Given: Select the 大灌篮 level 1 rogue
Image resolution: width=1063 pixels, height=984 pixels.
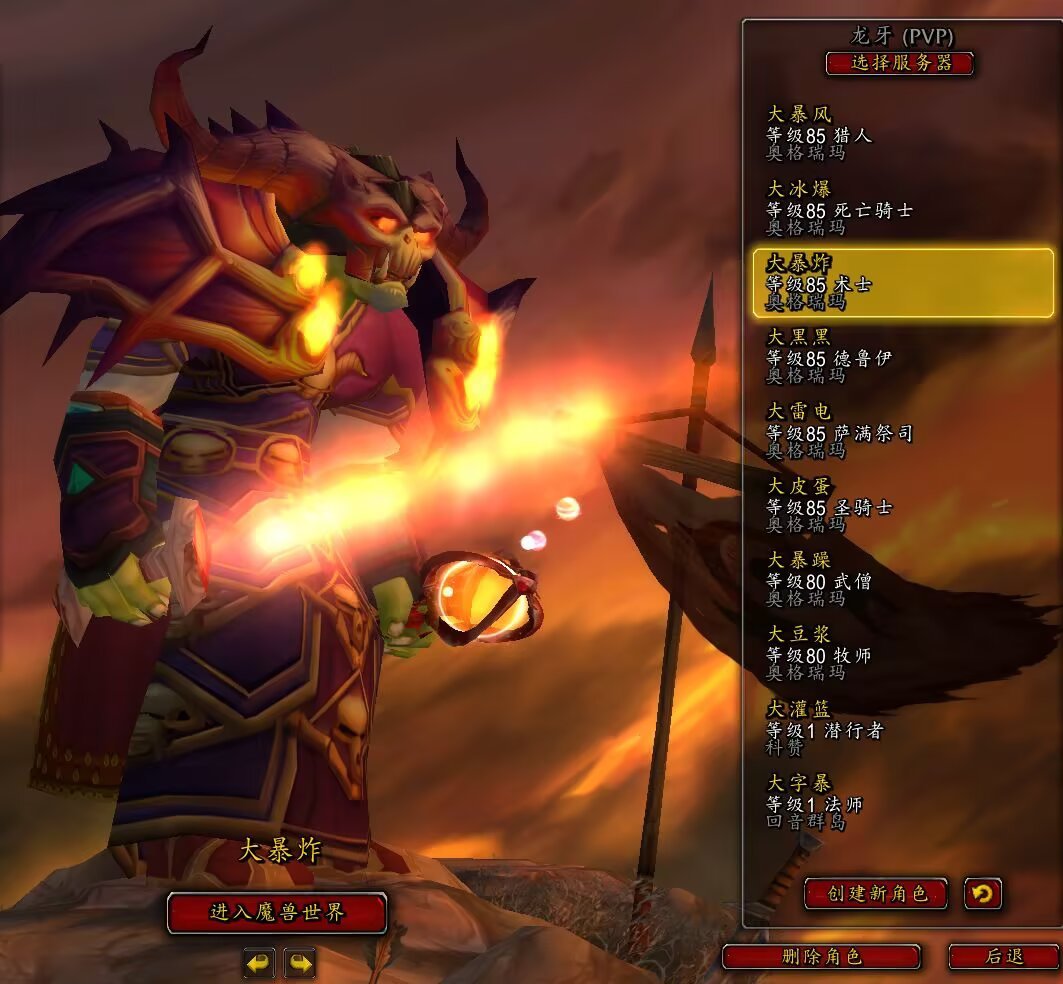Looking at the screenshot, I should click(x=902, y=728).
